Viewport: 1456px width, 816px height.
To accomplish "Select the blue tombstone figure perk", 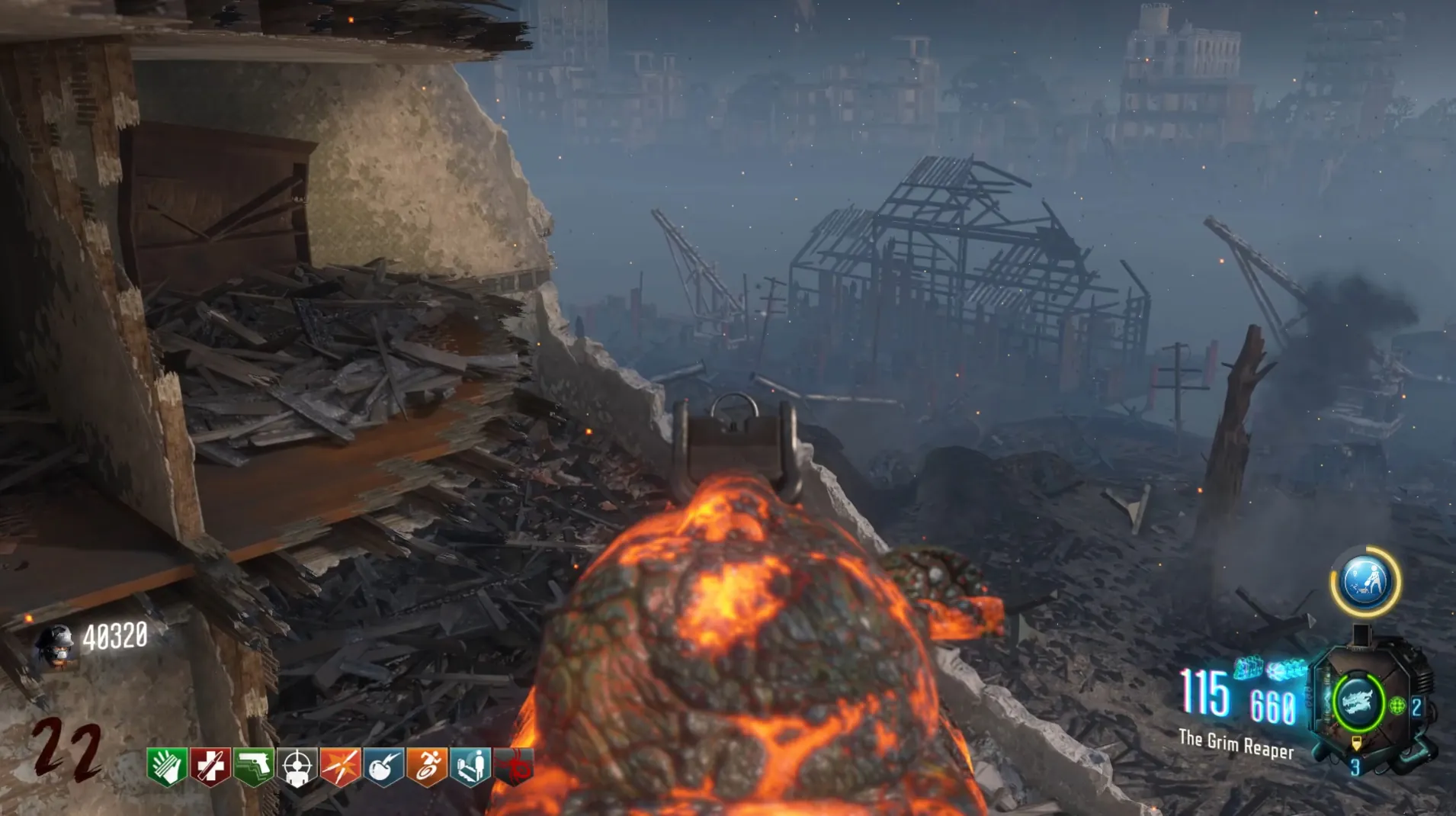I will [x=470, y=766].
